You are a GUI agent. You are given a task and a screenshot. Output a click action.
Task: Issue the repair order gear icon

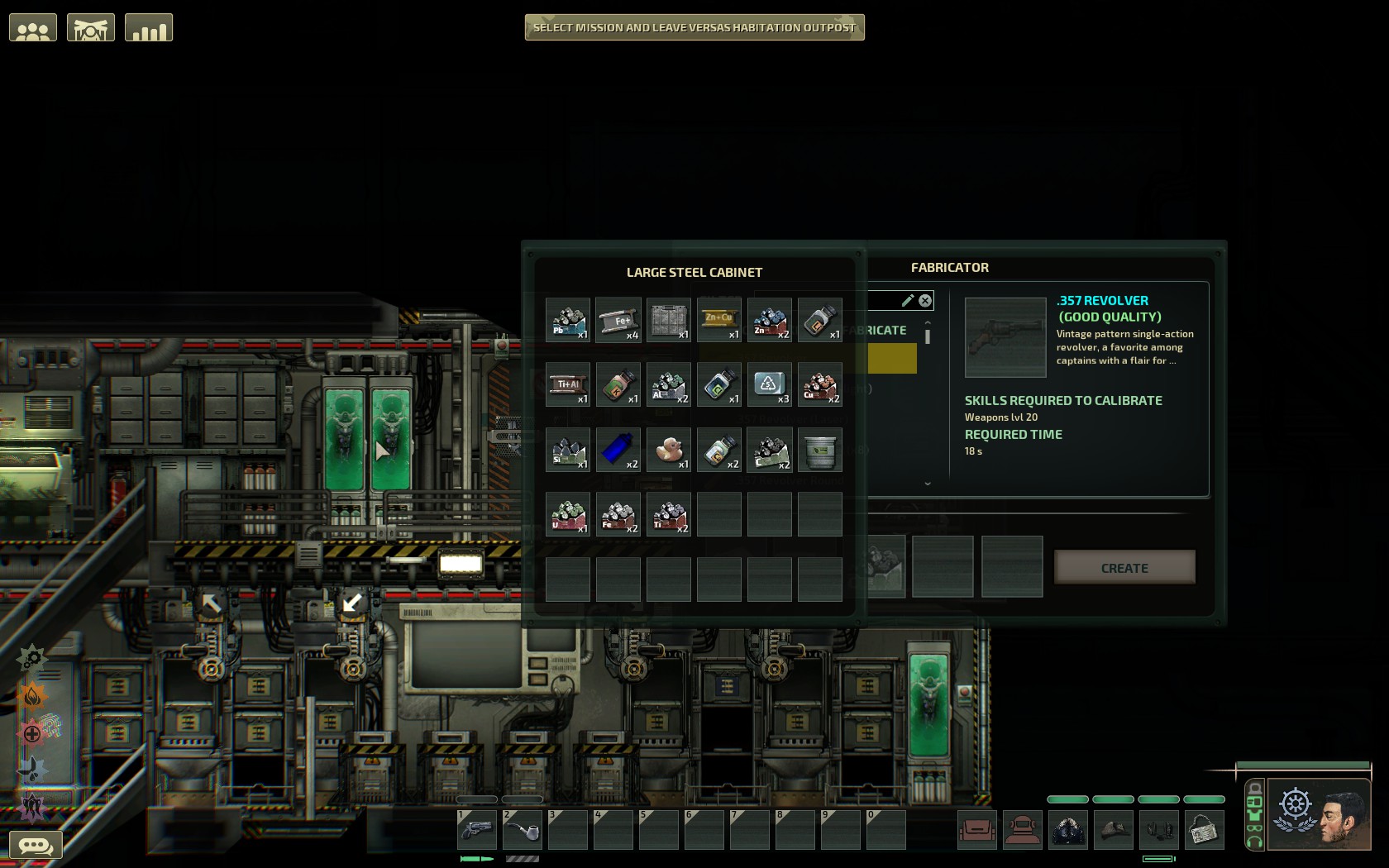[x=31, y=658]
